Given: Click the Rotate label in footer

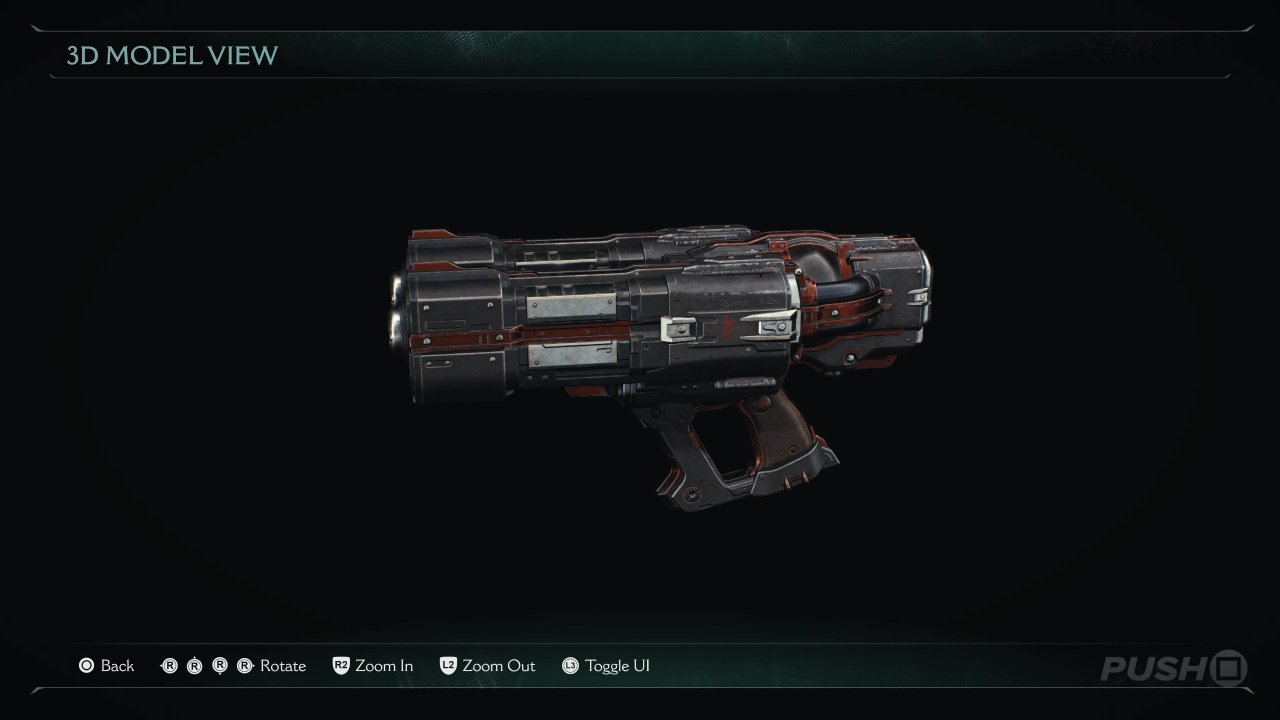Looking at the screenshot, I should pyautogui.click(x=282, y=666).
